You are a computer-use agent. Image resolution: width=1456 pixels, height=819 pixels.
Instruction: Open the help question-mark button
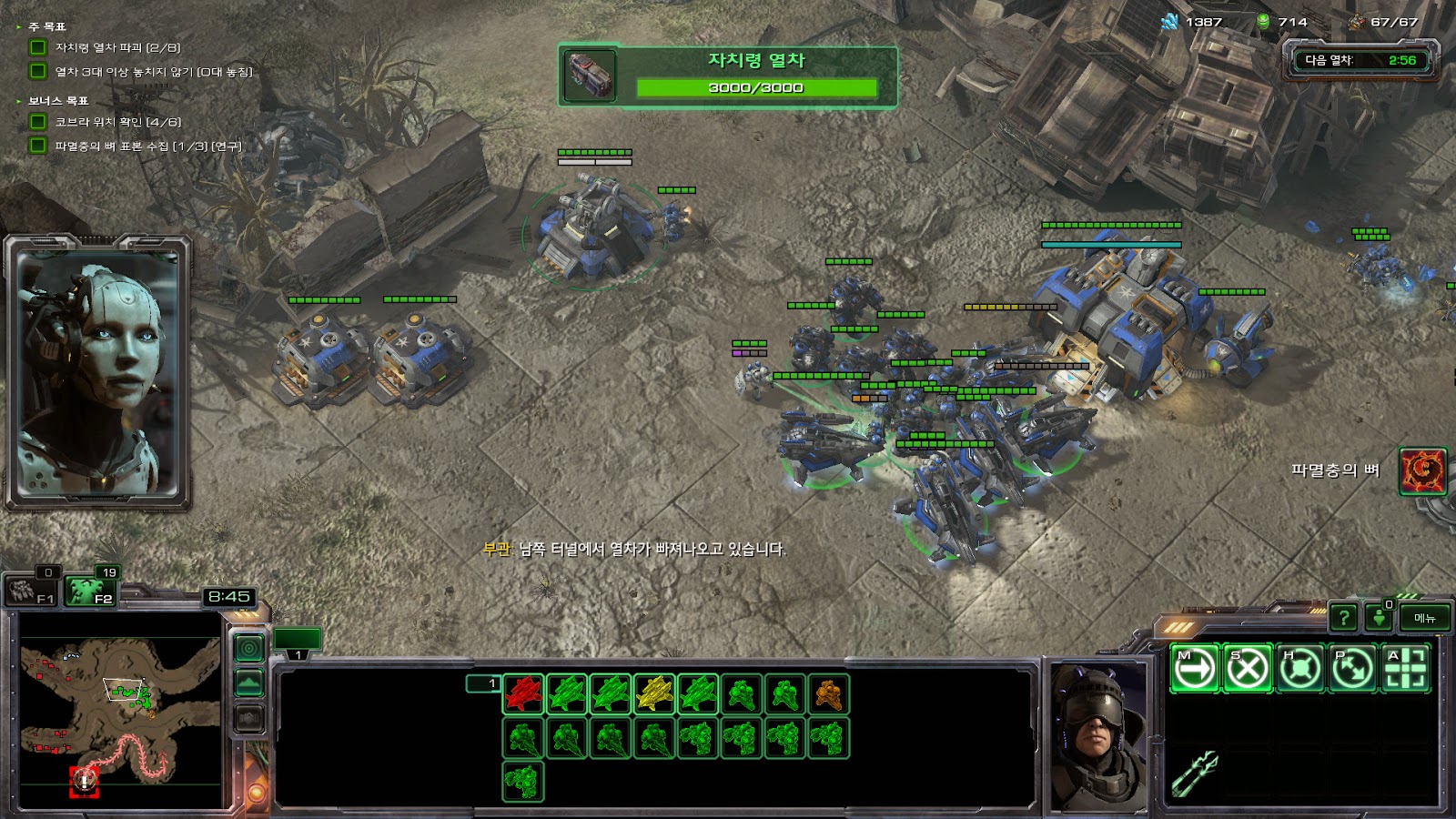[x=1343, y=618]
